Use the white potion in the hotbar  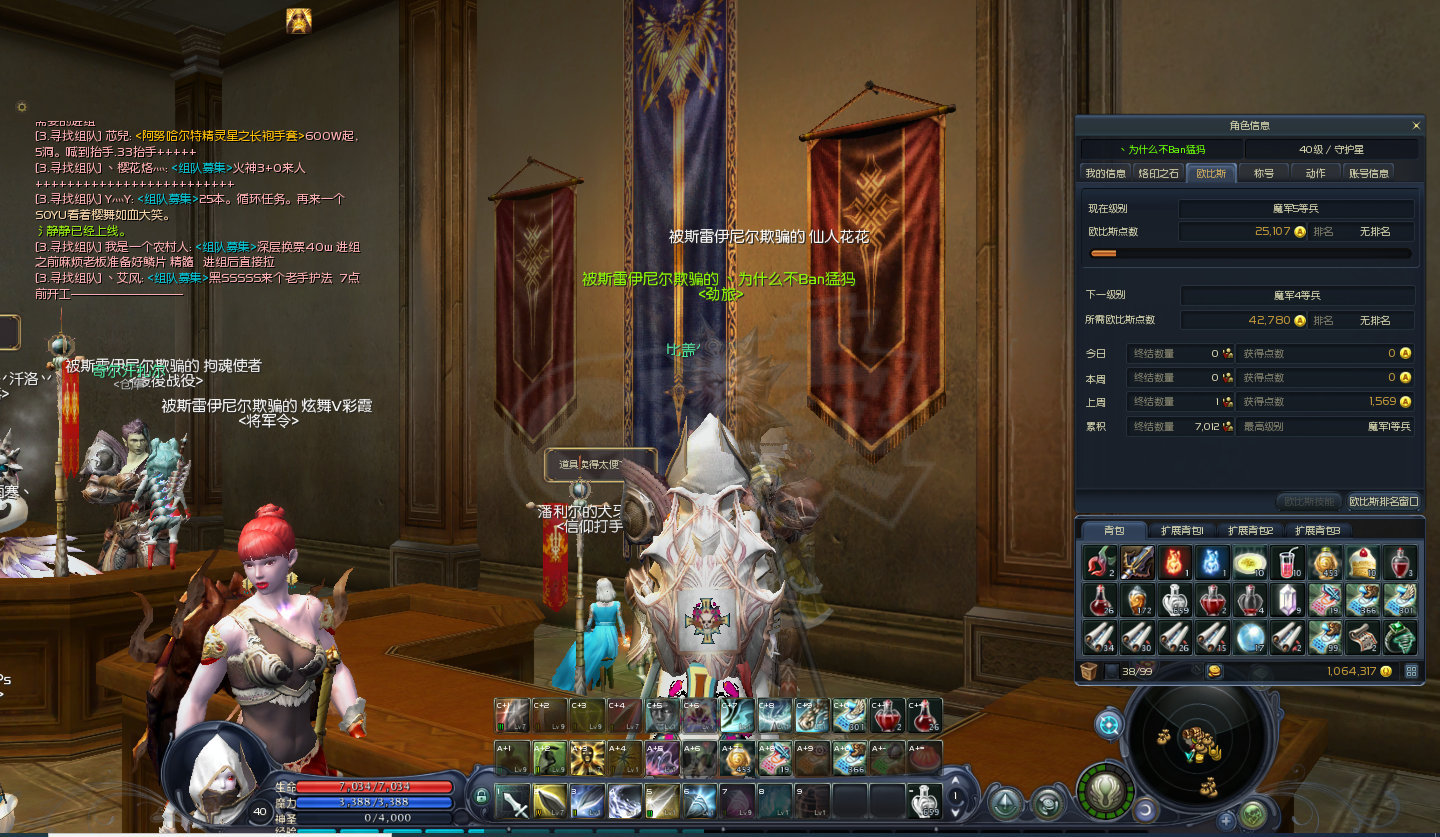click(x=925, y=802)
